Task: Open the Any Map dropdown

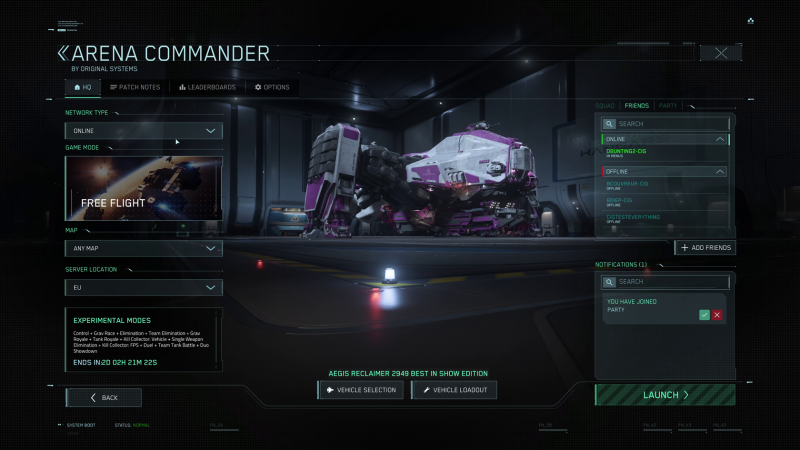Action: [144, 248]
